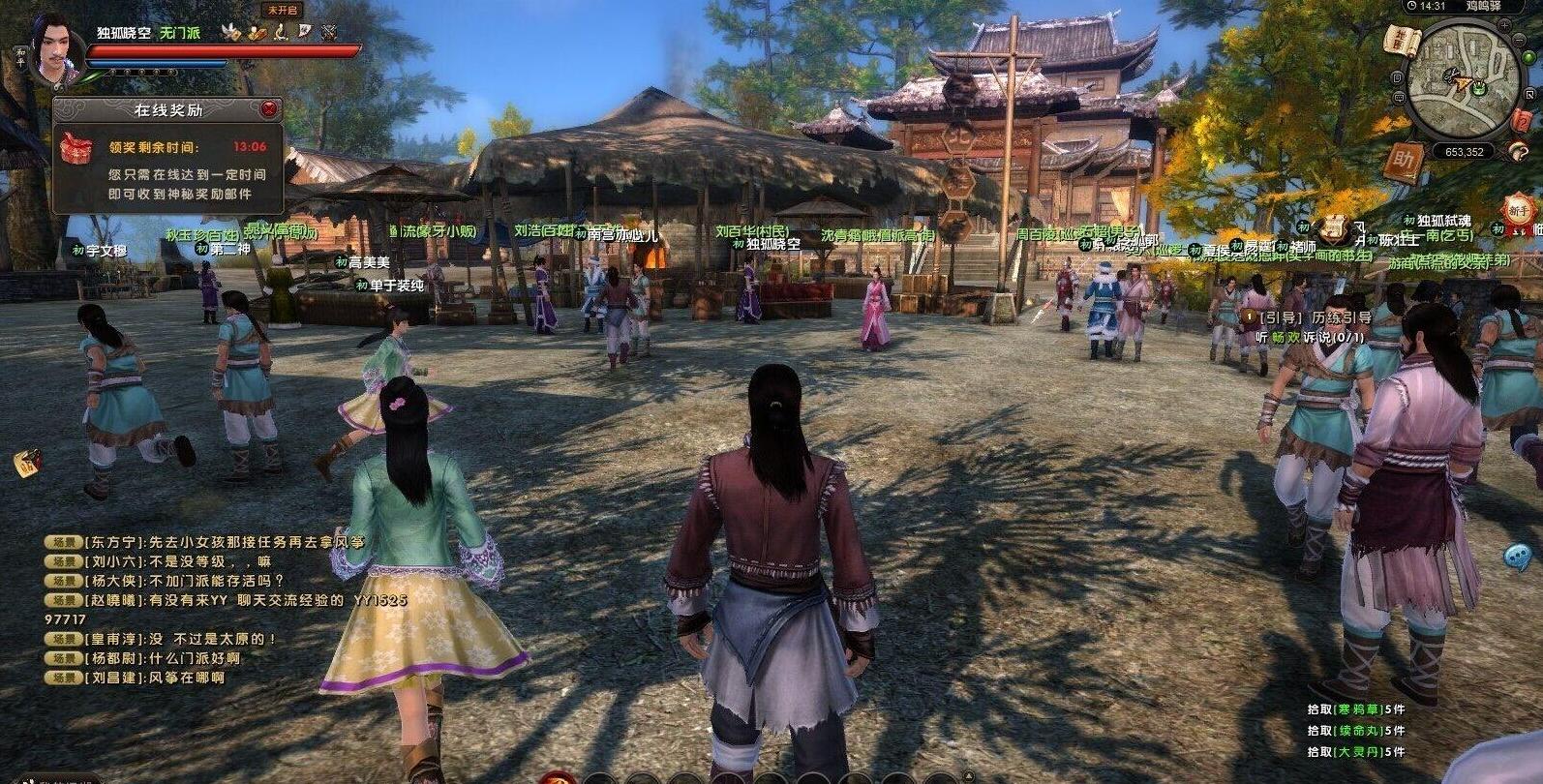Click the dove icon beside the faction name
1543x784 pixels.
pos(229,32)
